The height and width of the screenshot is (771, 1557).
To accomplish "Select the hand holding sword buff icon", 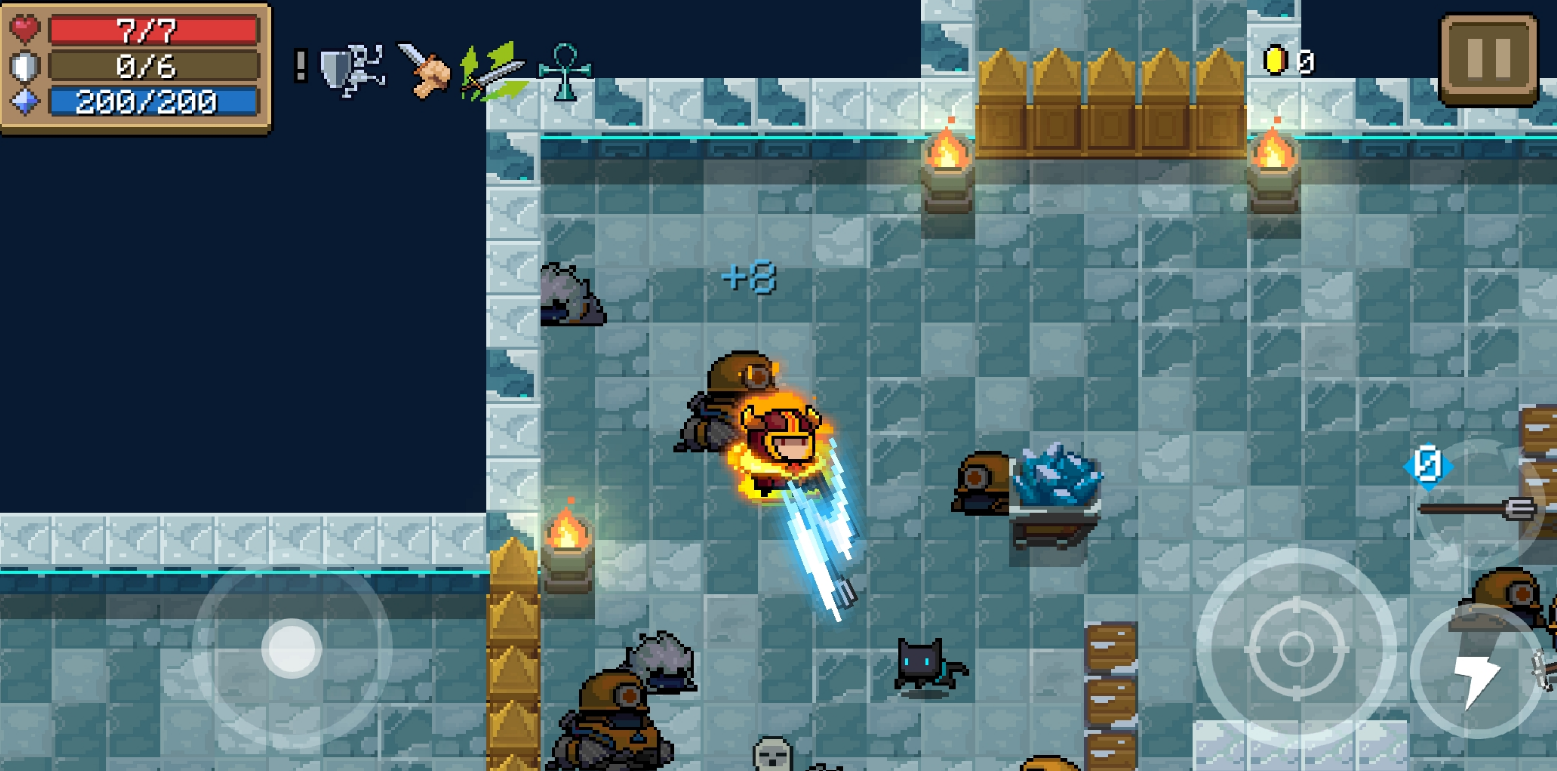I will coord(424,69).
